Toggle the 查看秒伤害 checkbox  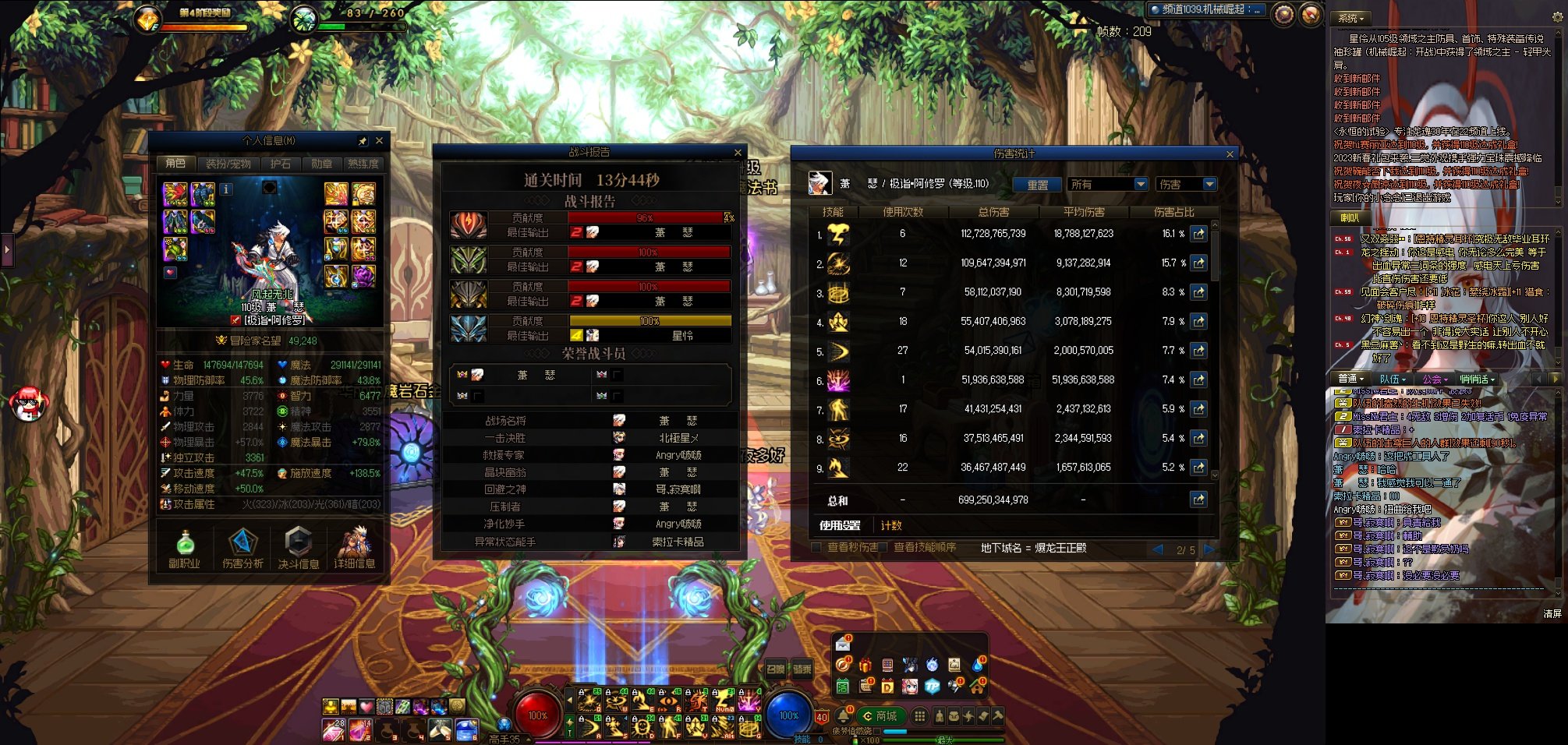(x=816, y=548)
